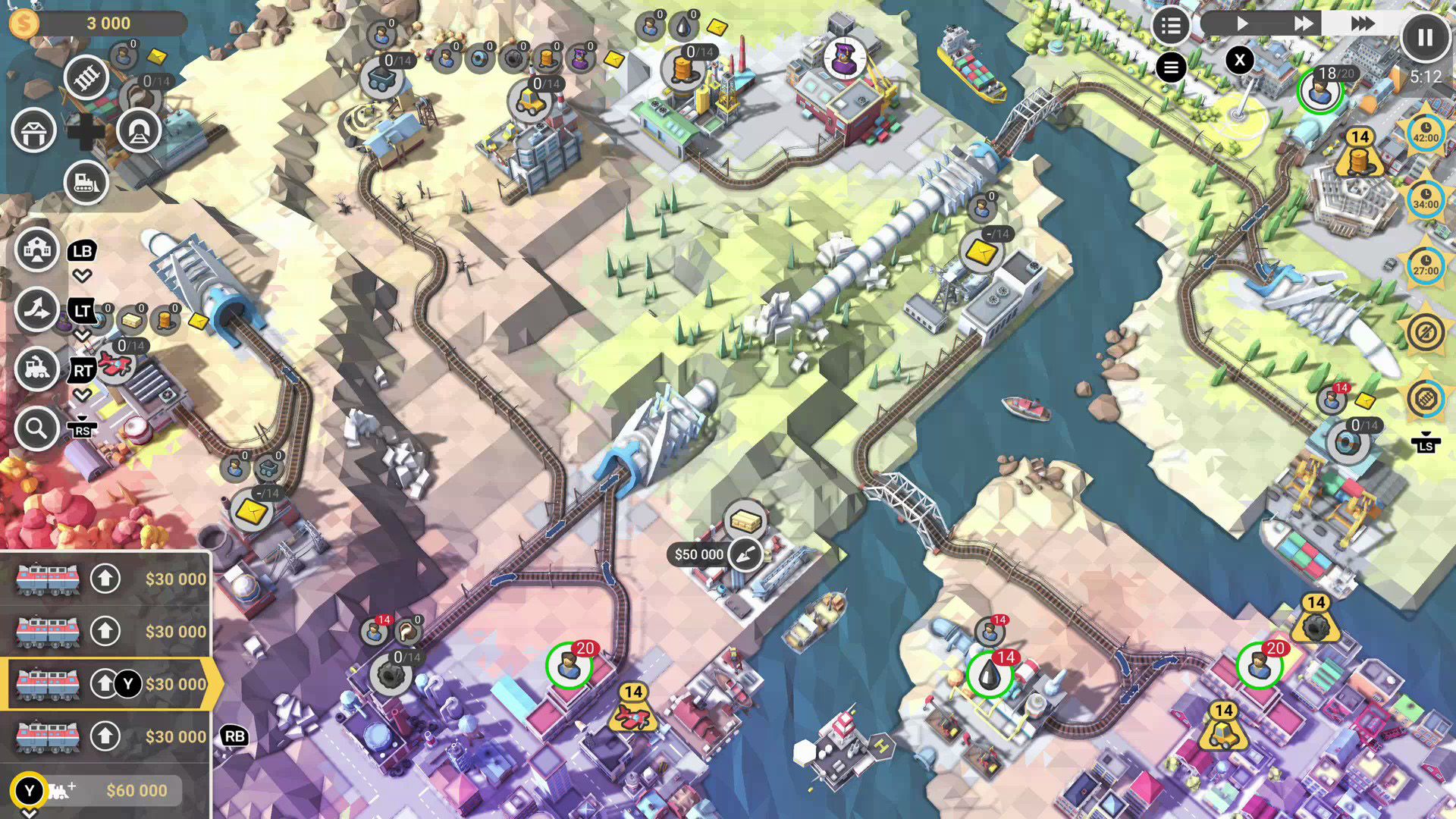Upgrade the highlighted train for $30 000
The height and width of the screenshot is (819, 1456).
tap(105, 684)
